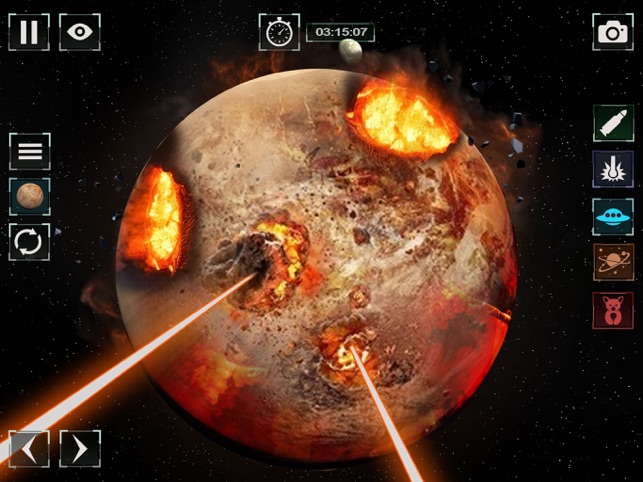Choose the planet selection thumbnail
Screen dimensions: 643x482
tap(30, 196)
